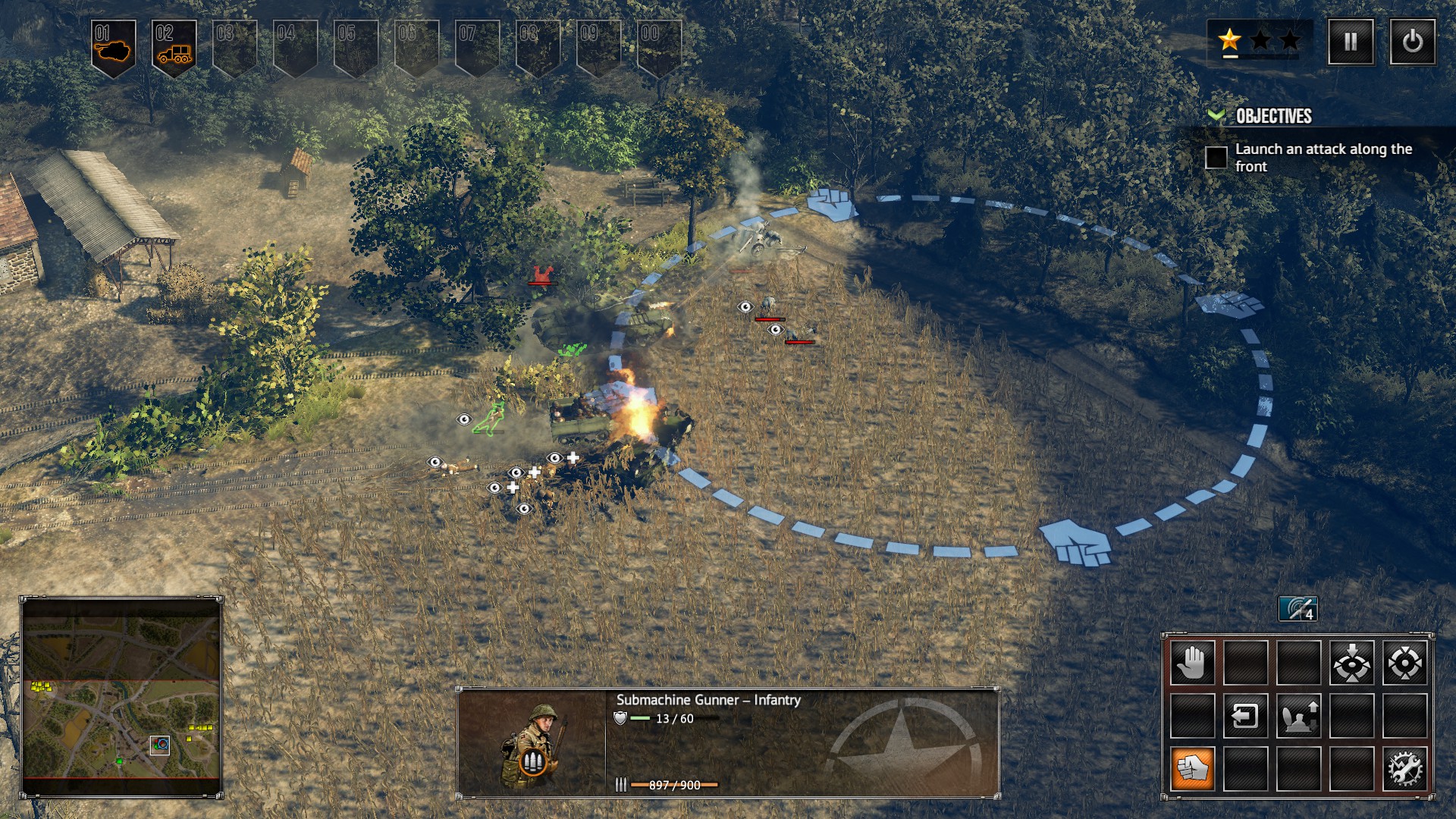1456x819 pixels.
Task: Pause the game
Action: (x=1351, y=42)
